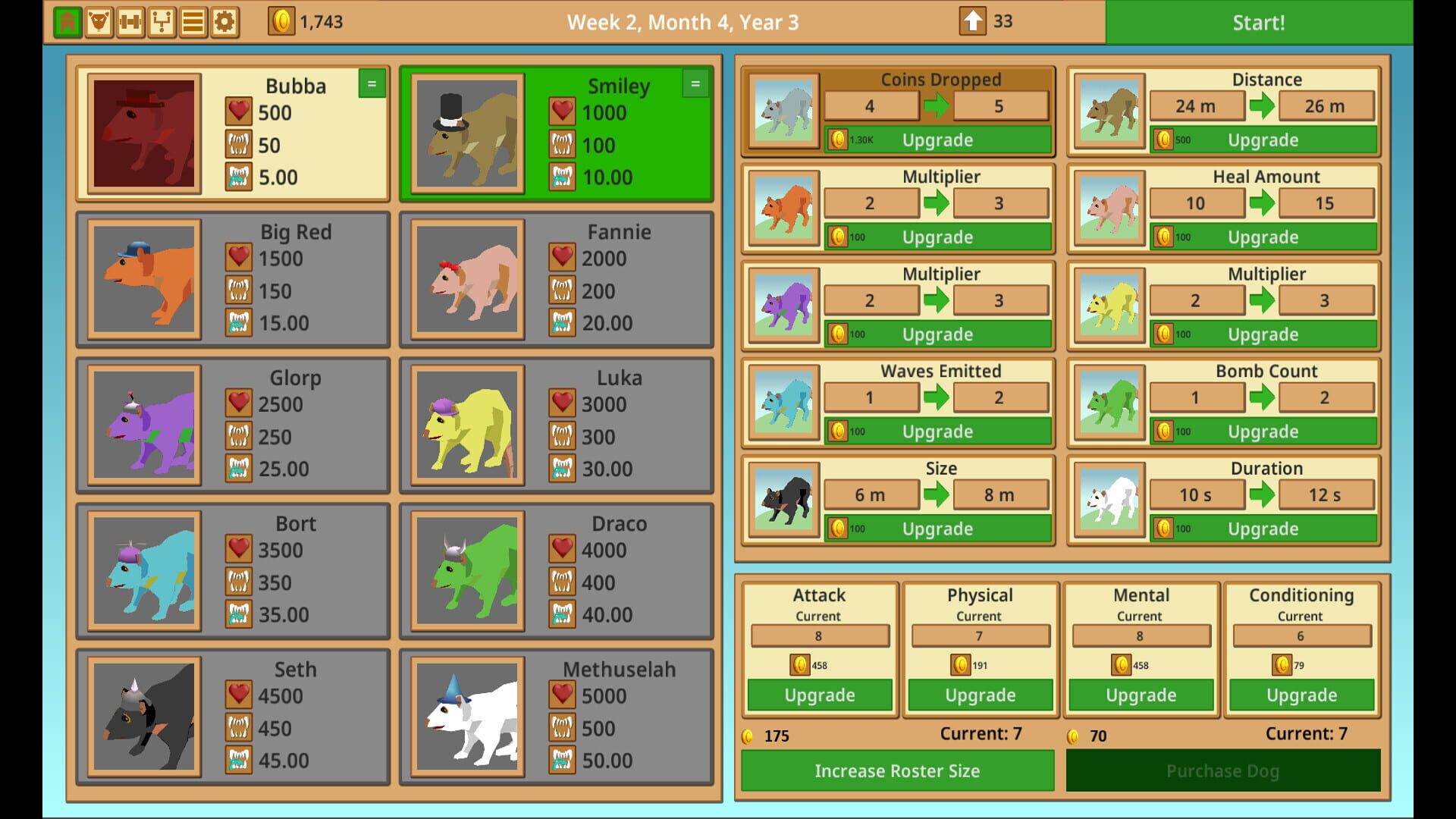Open the settings gear icon
1456x819 pixels.
tap(223, 21)
